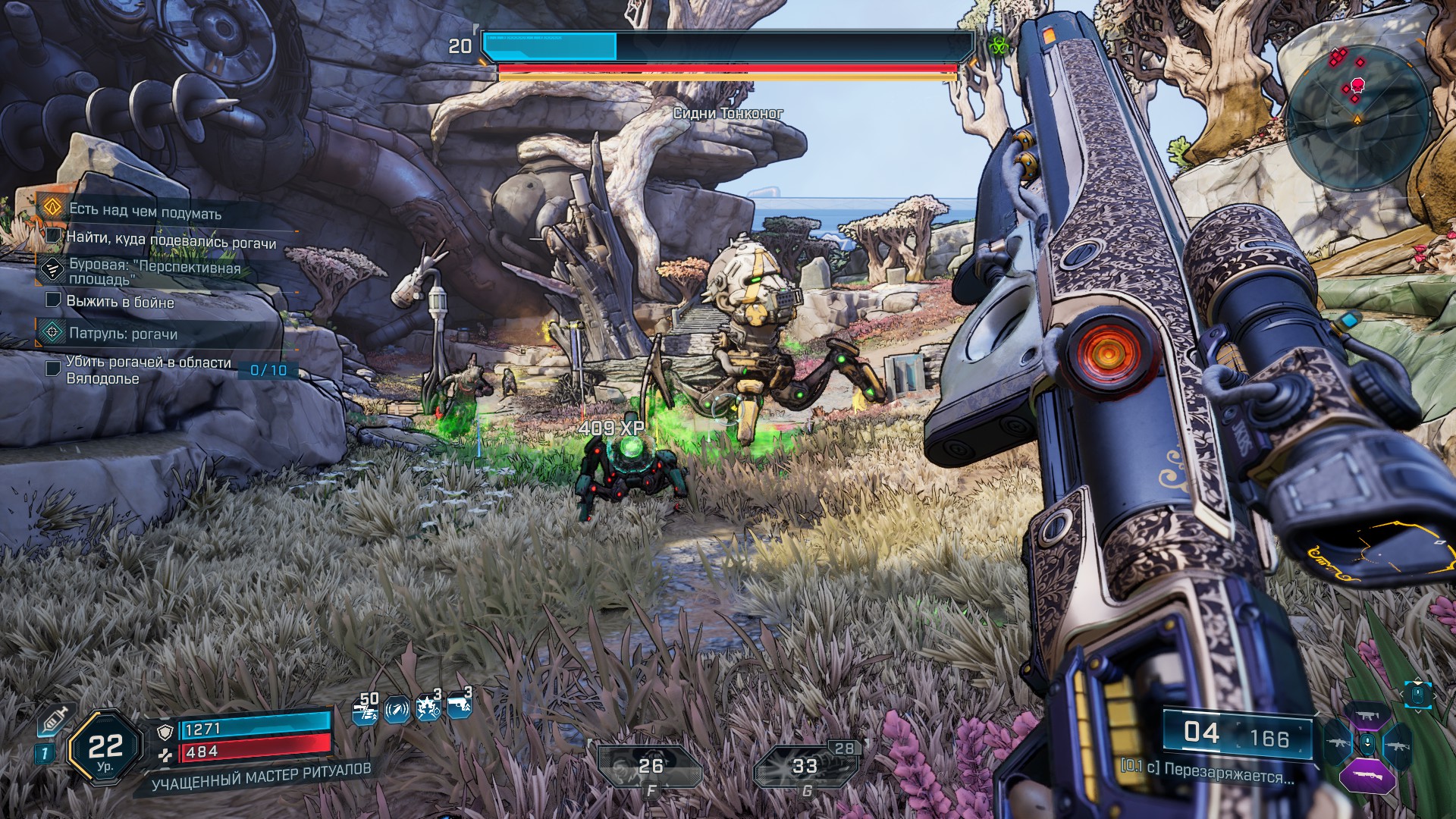Open the minimap in the corner
1456x819 pixels.
click(x=1357, y=114)
